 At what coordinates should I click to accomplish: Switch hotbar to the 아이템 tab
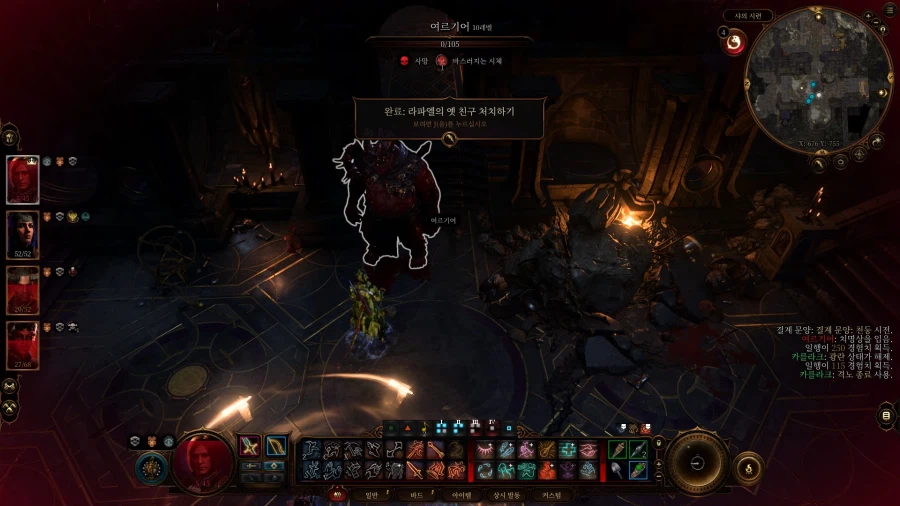[x=461, y=495]
